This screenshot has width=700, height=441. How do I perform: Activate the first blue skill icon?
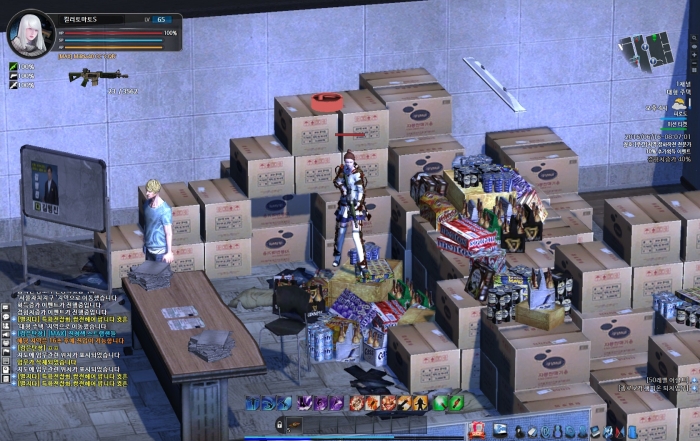pyautogui.click(x=254, y=403)
